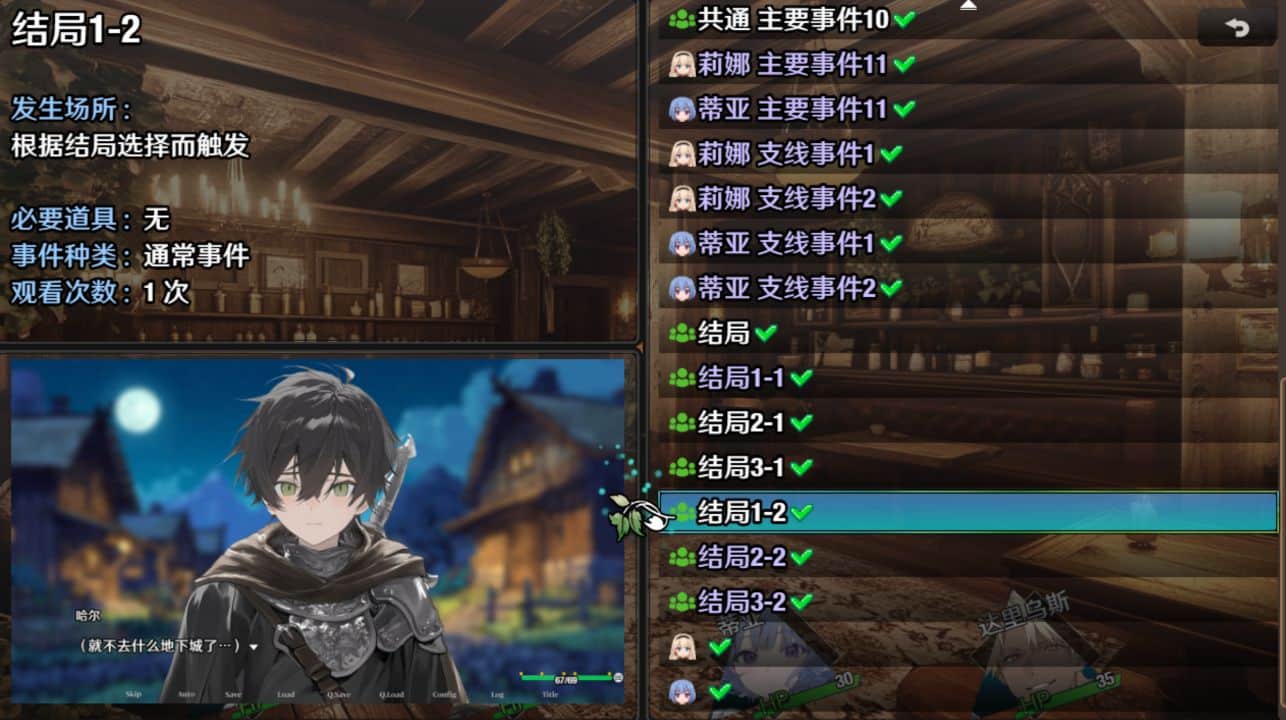Click the 结局1-2 event preview image
This screenshot has width=1286, height=720.
click(318, 530)
